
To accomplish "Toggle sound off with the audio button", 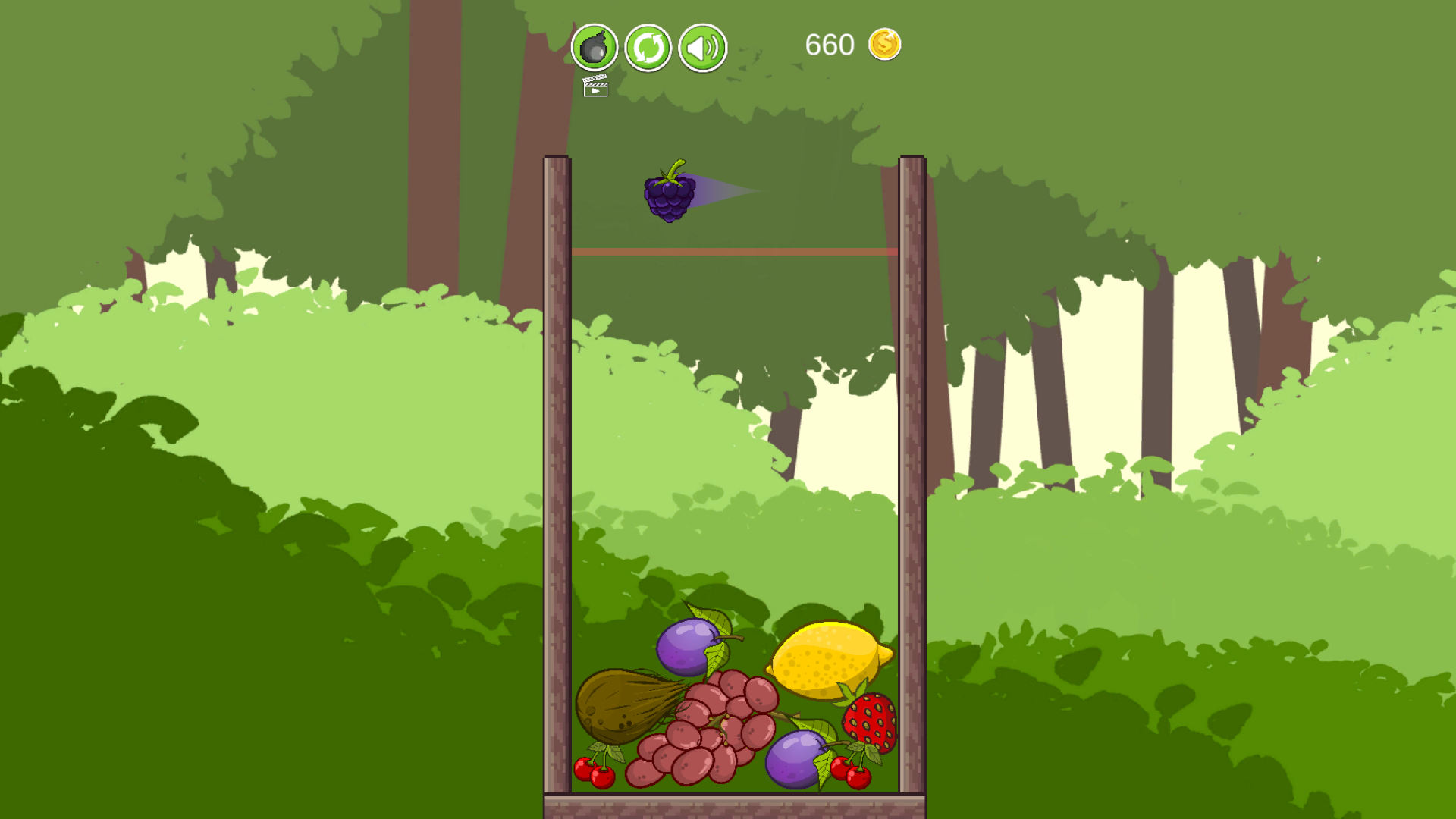I will [x=701, y=48].
